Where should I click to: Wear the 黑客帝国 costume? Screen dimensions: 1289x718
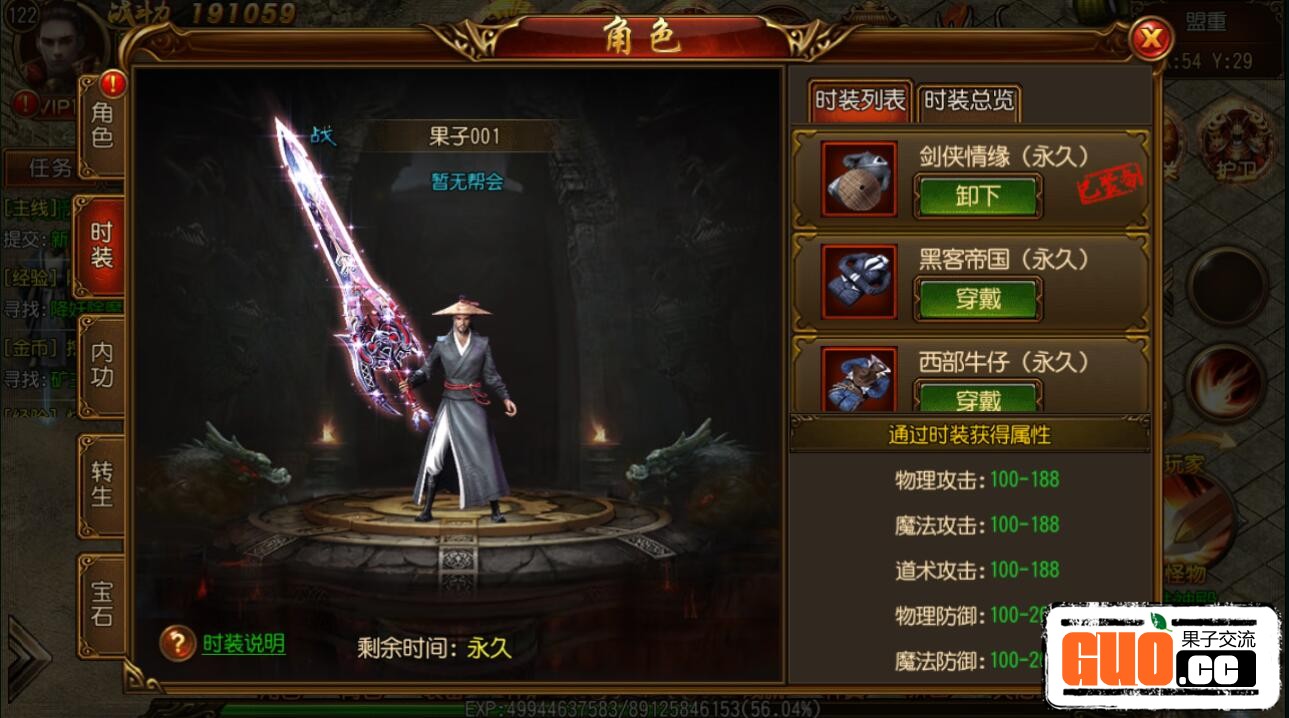[x=977, y=298]
